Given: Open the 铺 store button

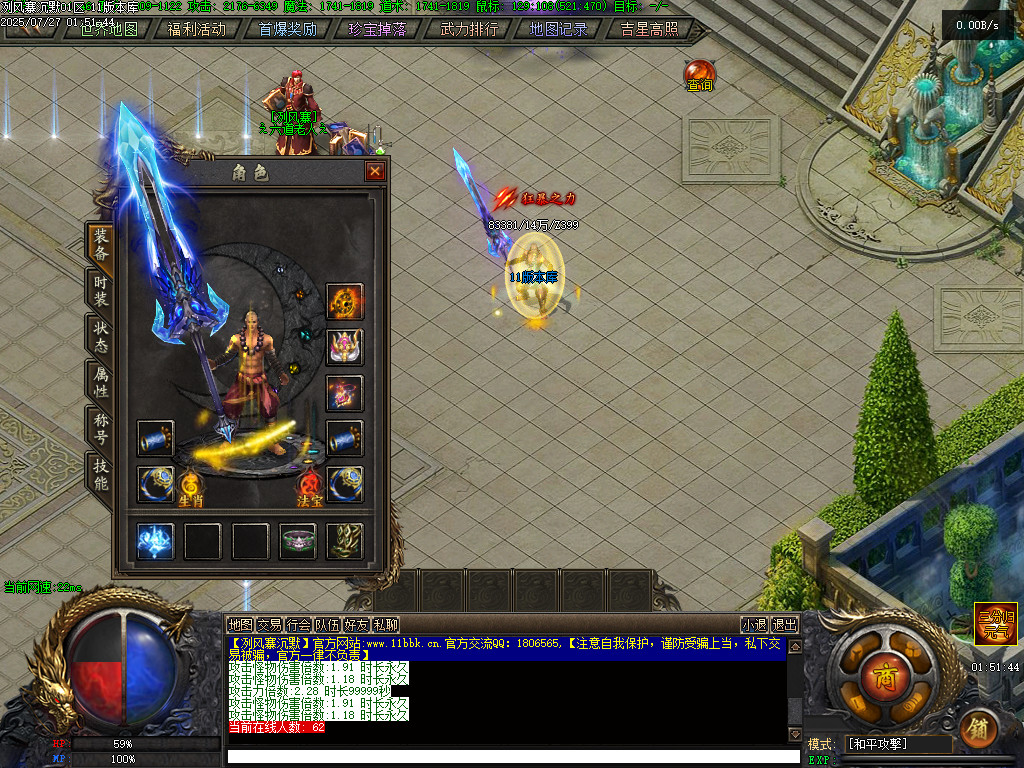Looking at the screenshot, I should point(980,727).
